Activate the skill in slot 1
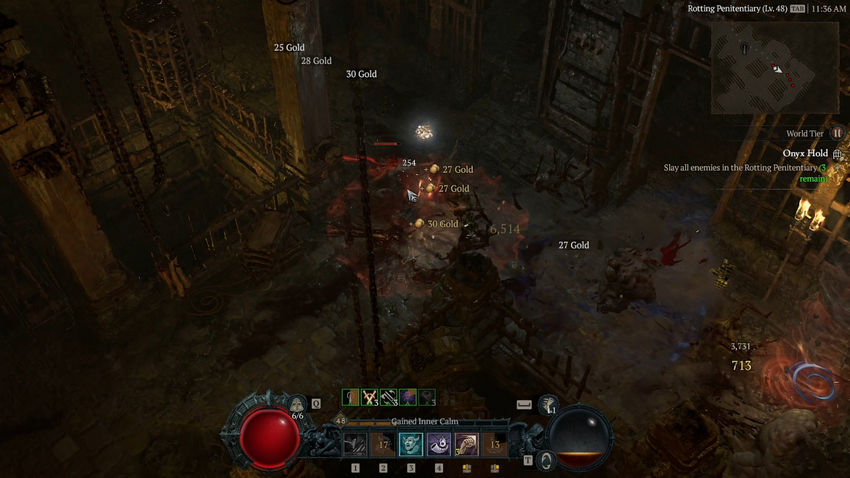 tap(355, 444)
